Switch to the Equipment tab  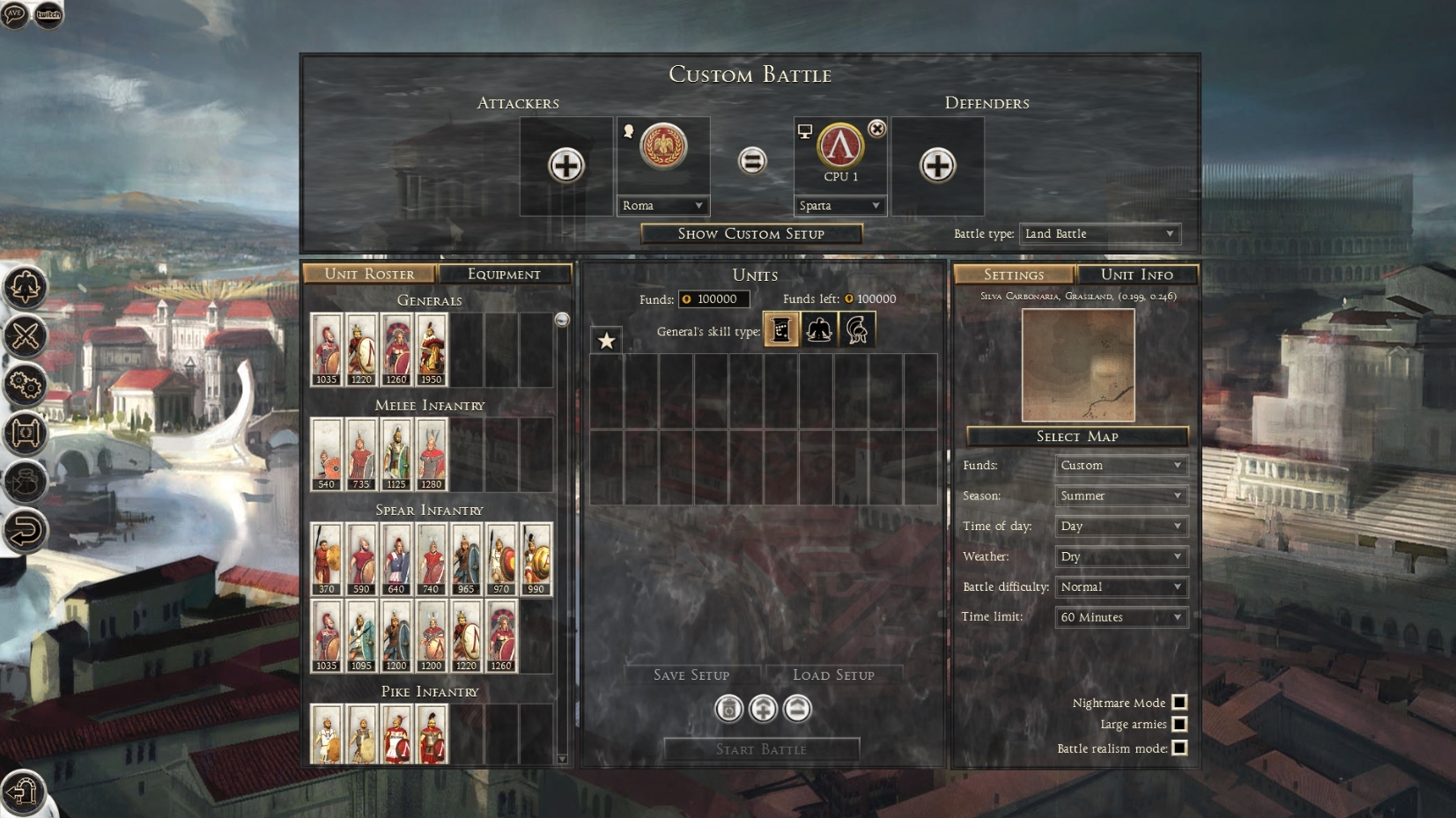(x=504, y=274)
